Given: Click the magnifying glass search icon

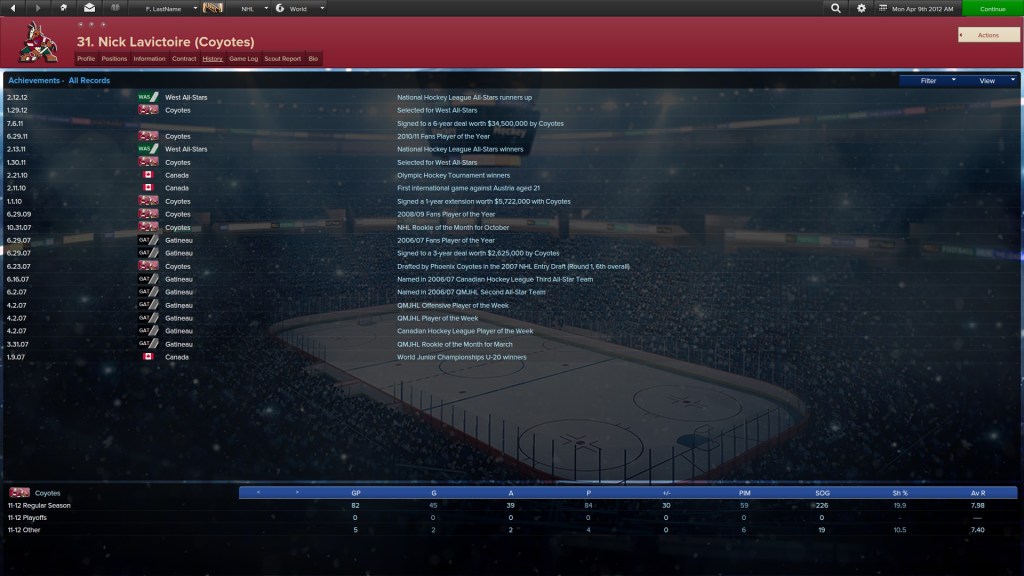Looking at the screenshot, I should 836,8.
